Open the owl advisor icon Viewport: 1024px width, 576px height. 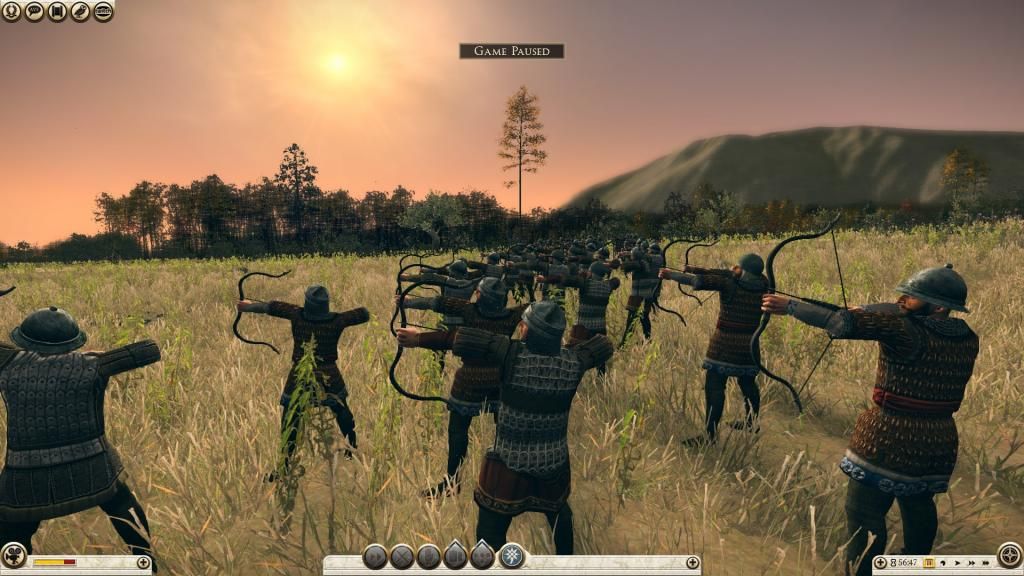pyautogui.click(x=80, y=12)
